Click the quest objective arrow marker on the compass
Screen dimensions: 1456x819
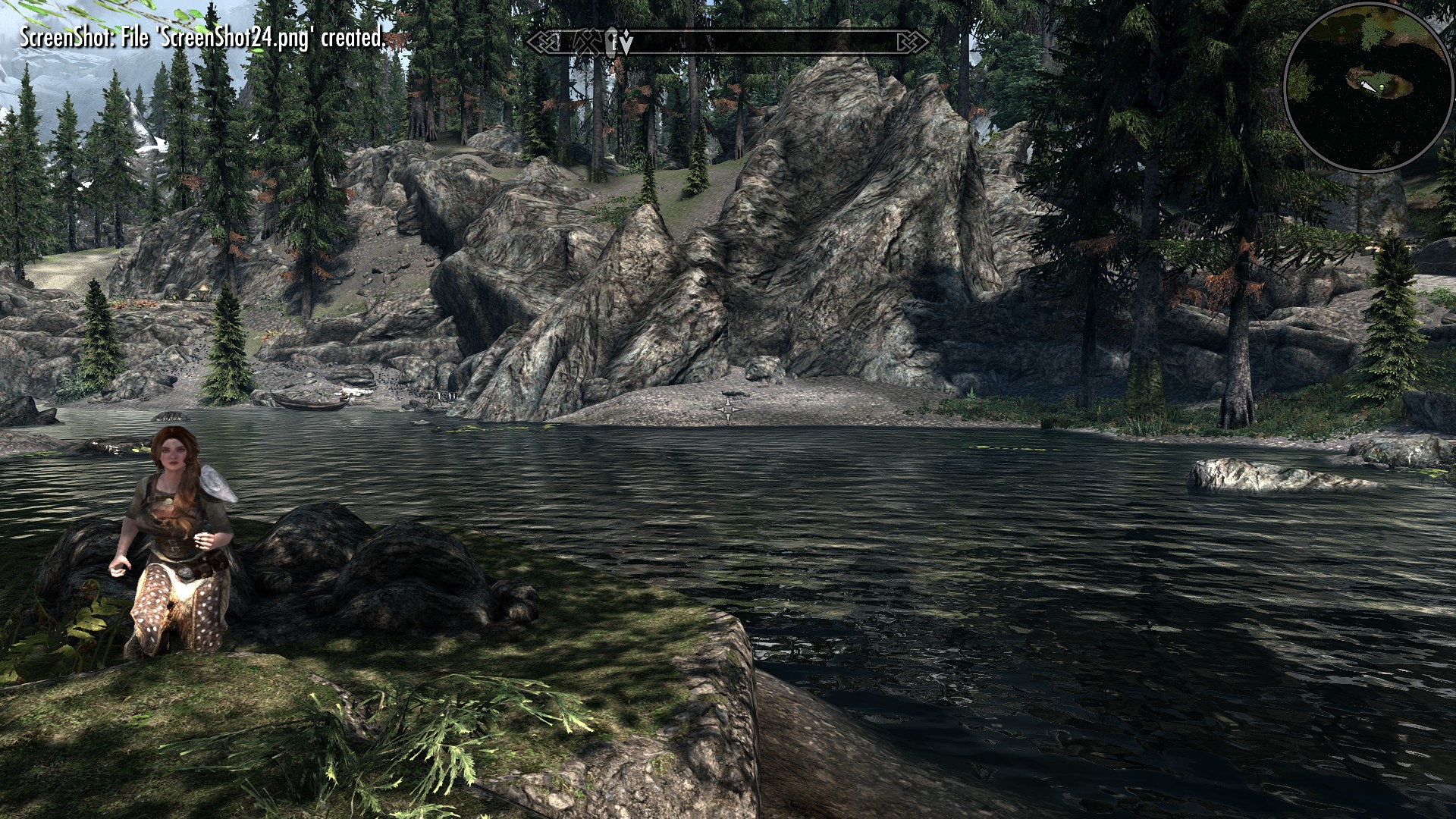[x=626, y=42]
